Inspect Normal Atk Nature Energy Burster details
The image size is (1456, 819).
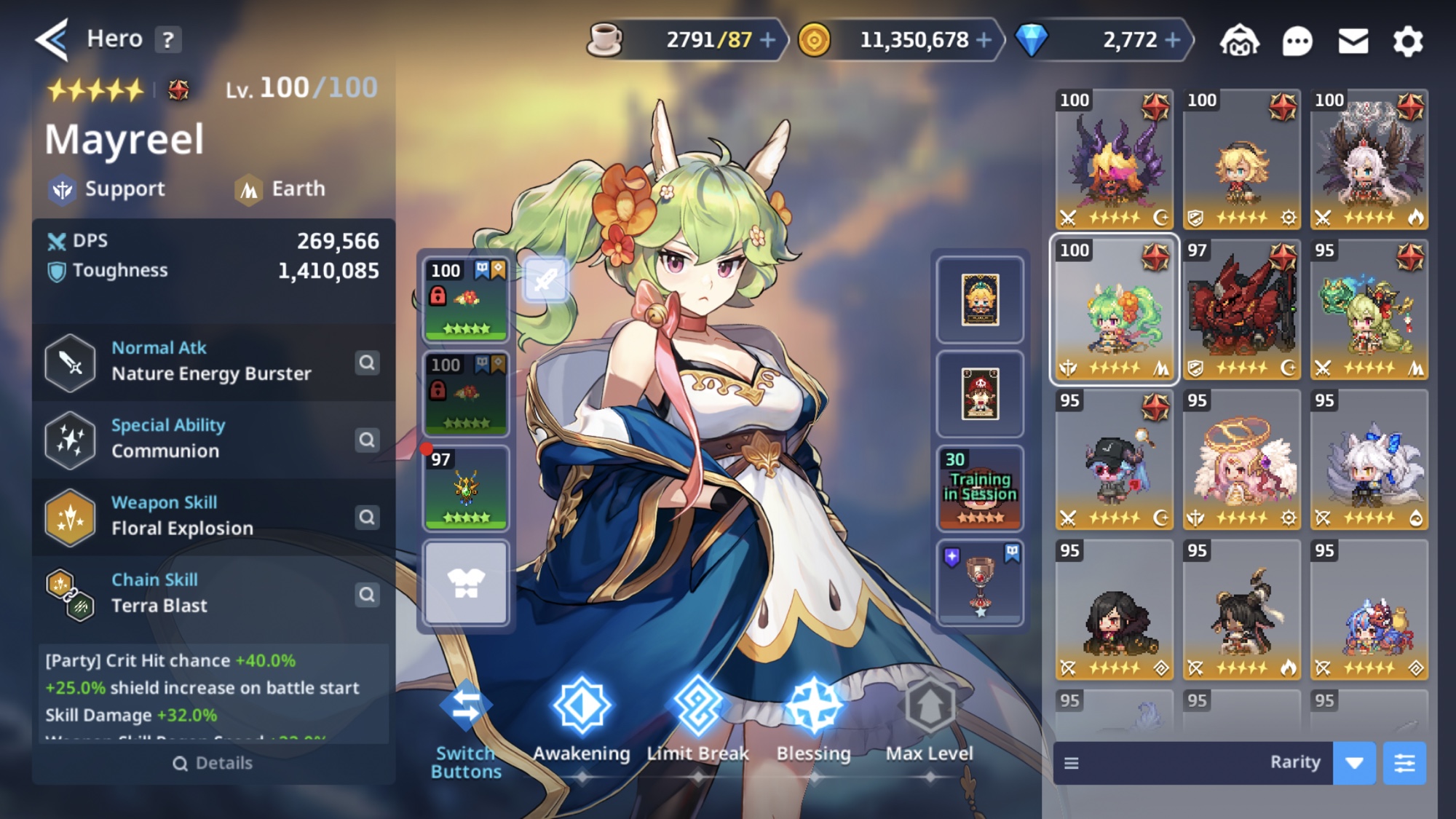coord(367,363)
